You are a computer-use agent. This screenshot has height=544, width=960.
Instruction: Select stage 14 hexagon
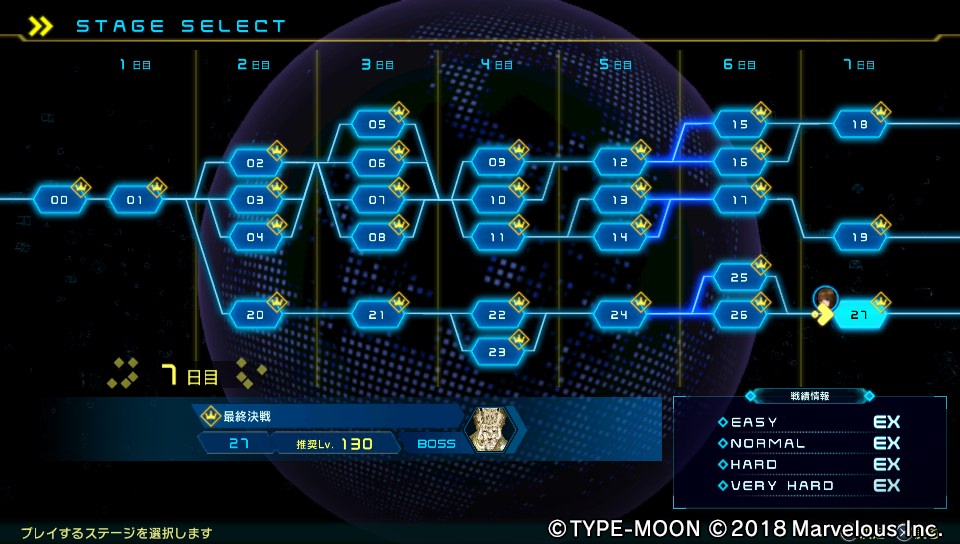coord(619,238)
